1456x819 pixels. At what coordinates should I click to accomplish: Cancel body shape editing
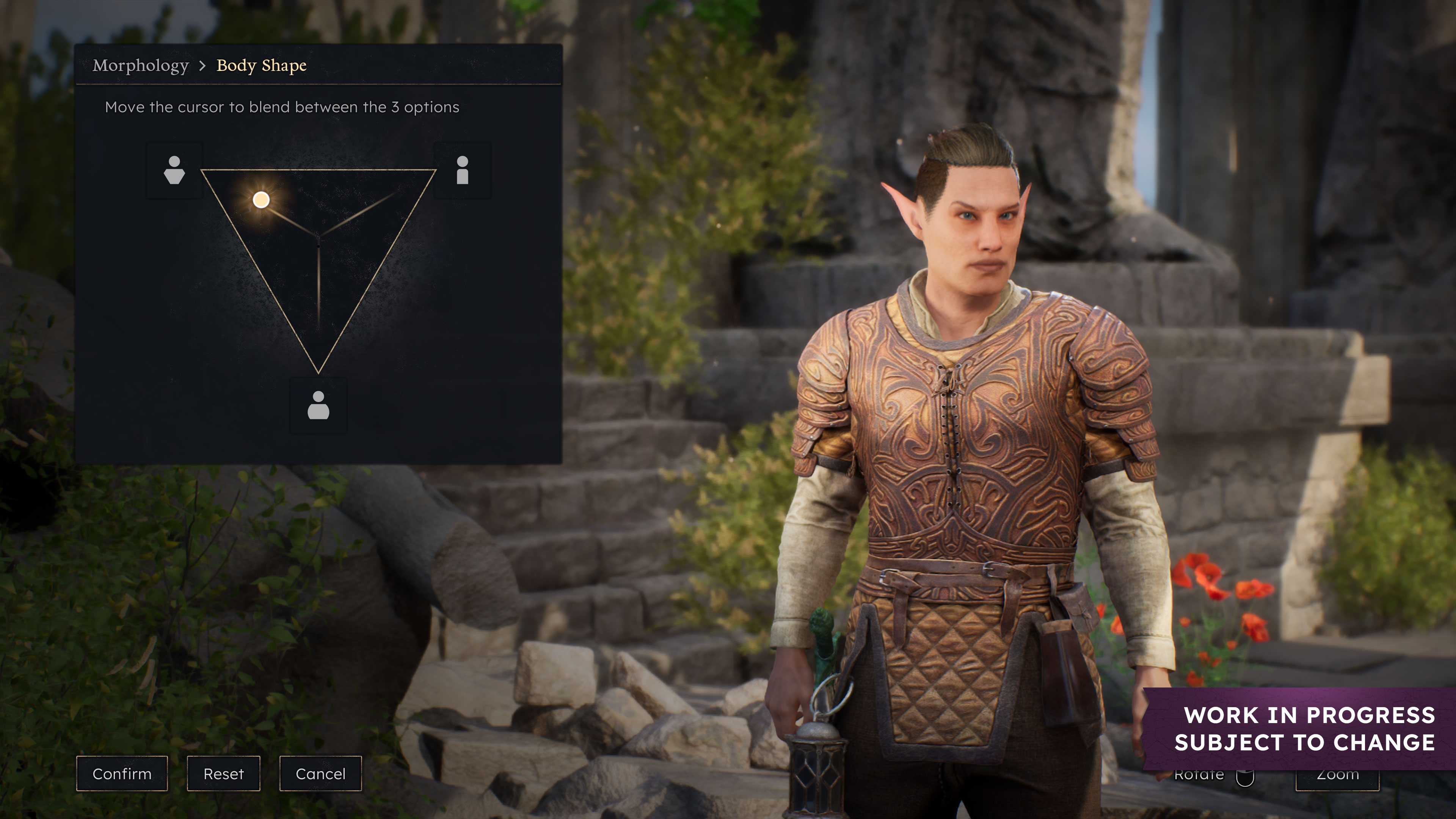point(320,773)
